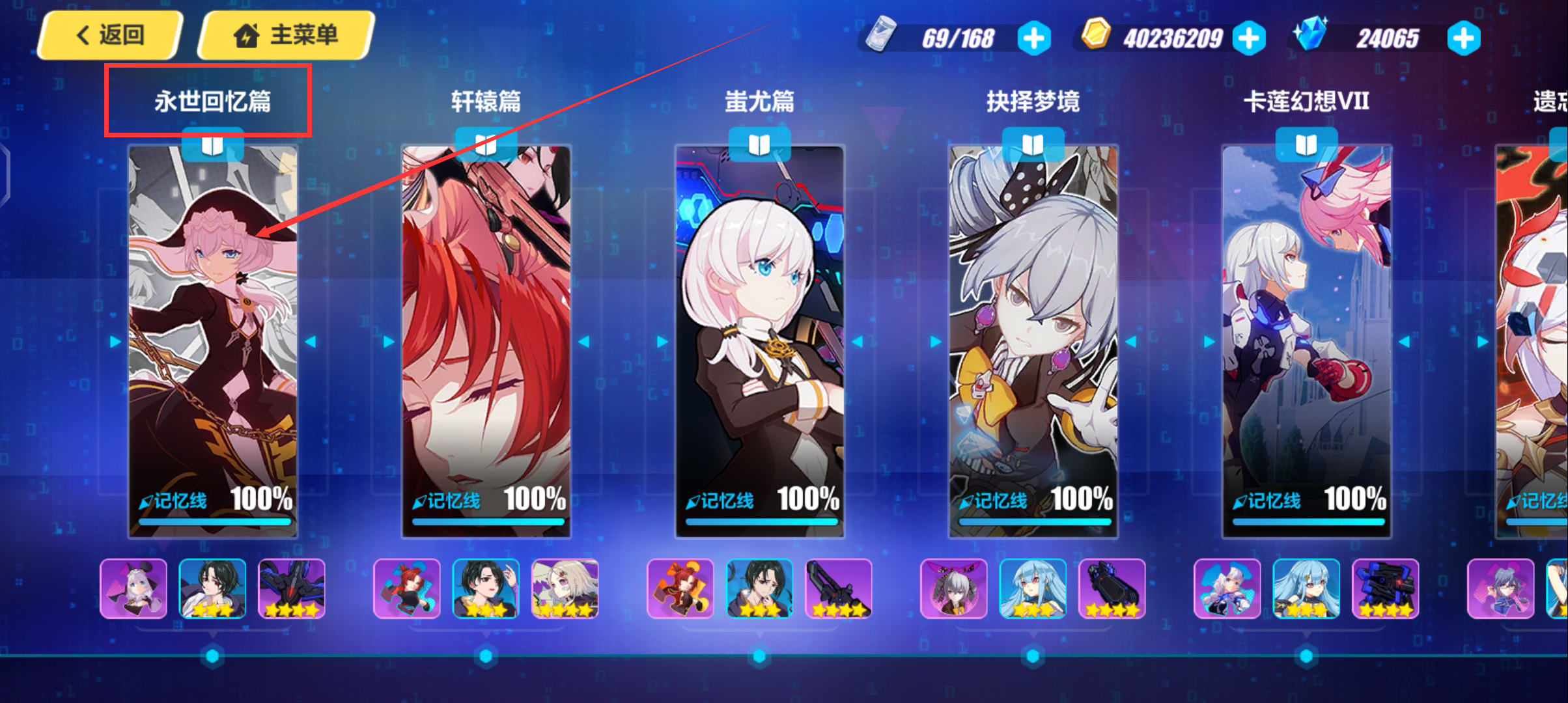Go back with the 返回 button

(x=109, y=35)
